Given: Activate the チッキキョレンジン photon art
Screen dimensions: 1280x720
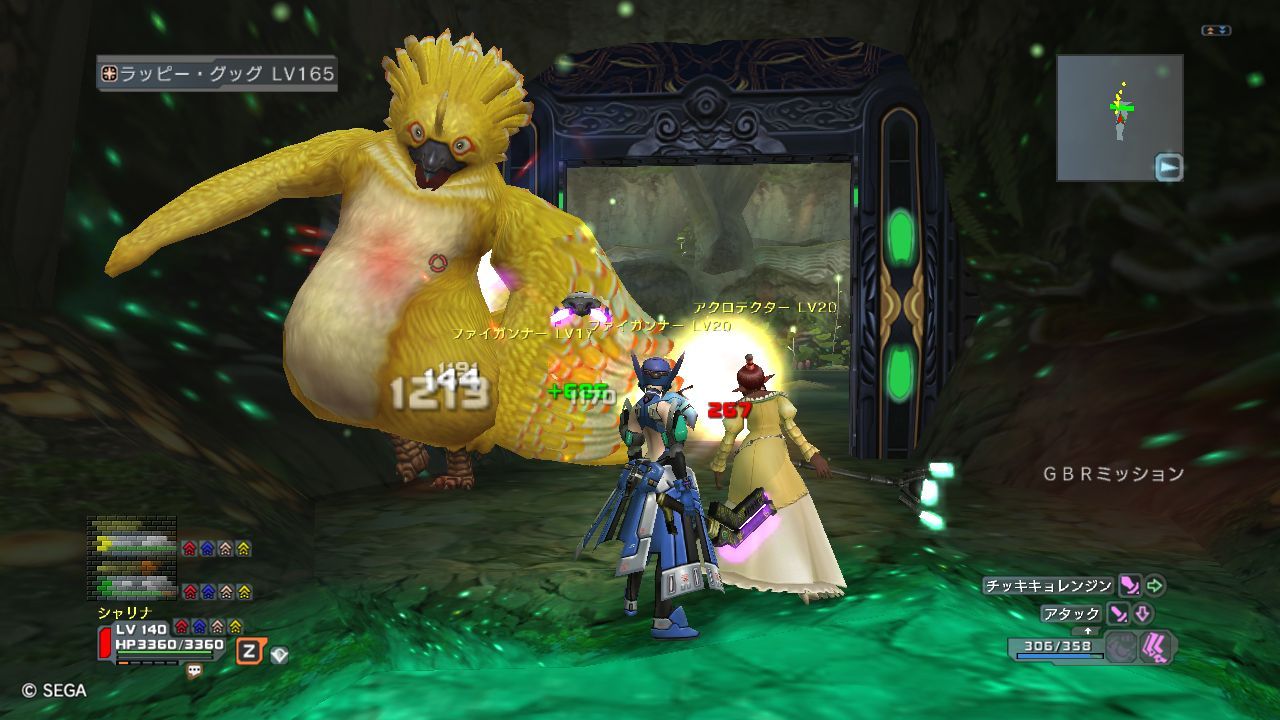Looking at the screenshot, I should pos(1129,586).
